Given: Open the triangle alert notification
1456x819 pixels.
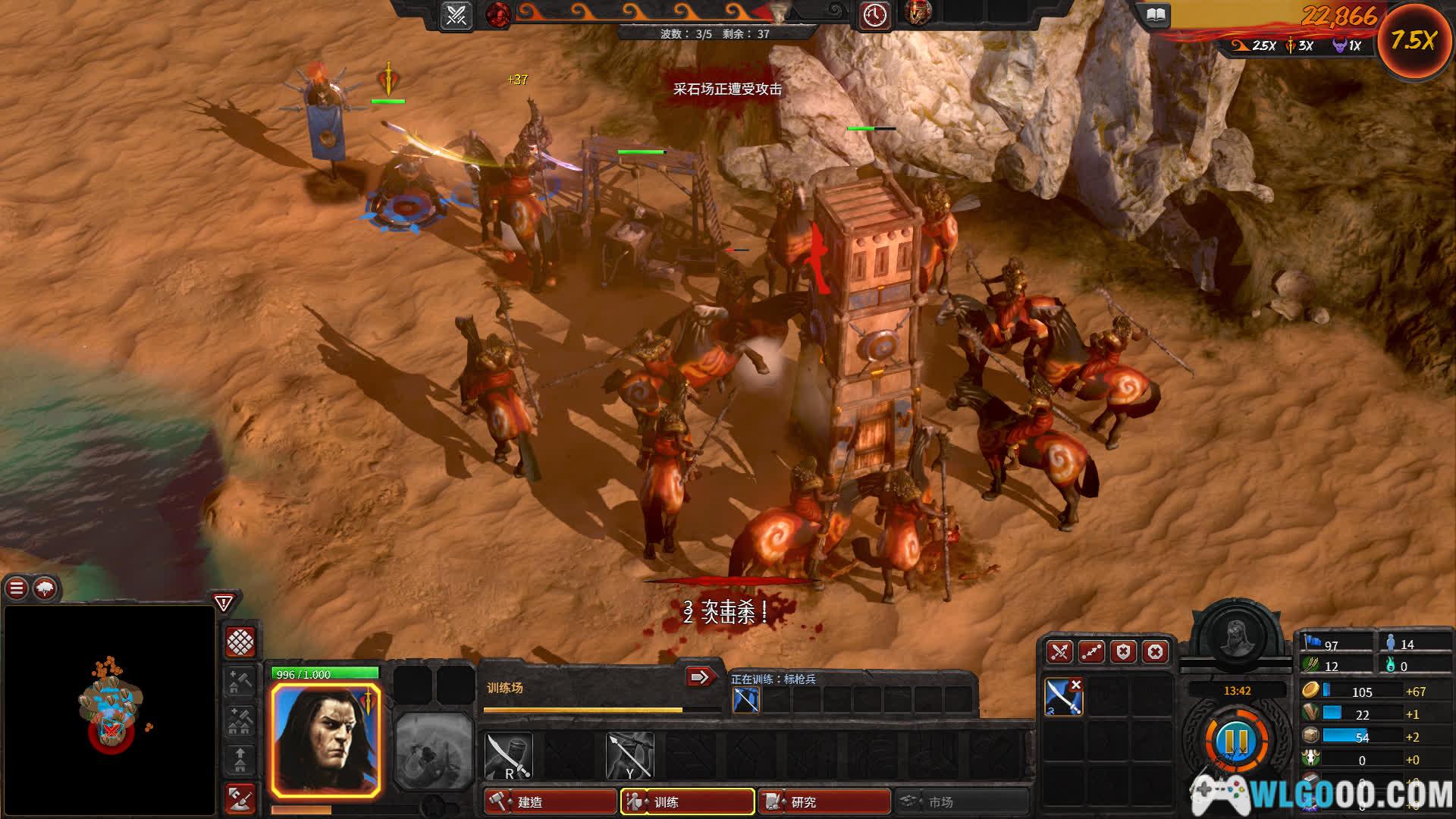Looking at the screenshot, I should [x=224, y=603].
